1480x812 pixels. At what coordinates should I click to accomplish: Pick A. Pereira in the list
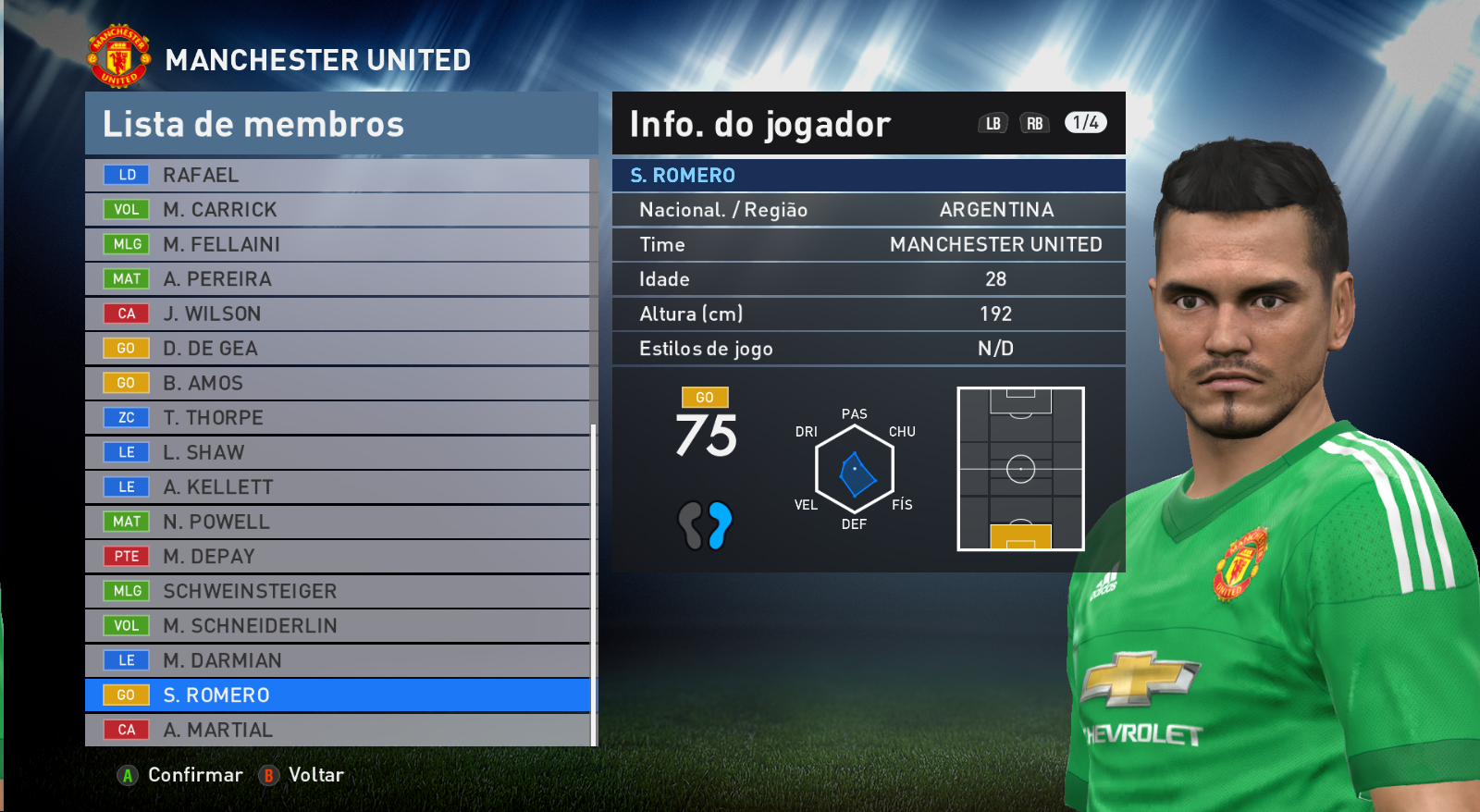coord(338,279)
